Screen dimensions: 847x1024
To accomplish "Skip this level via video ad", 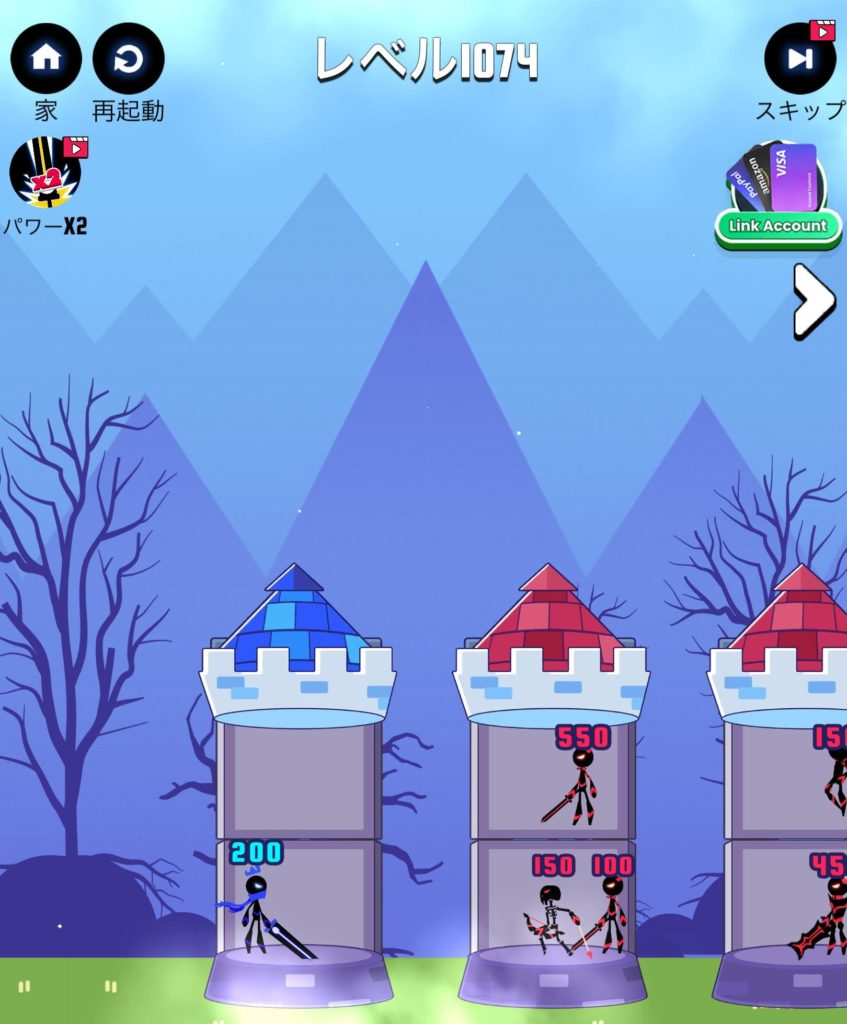I will coord(800,59).
